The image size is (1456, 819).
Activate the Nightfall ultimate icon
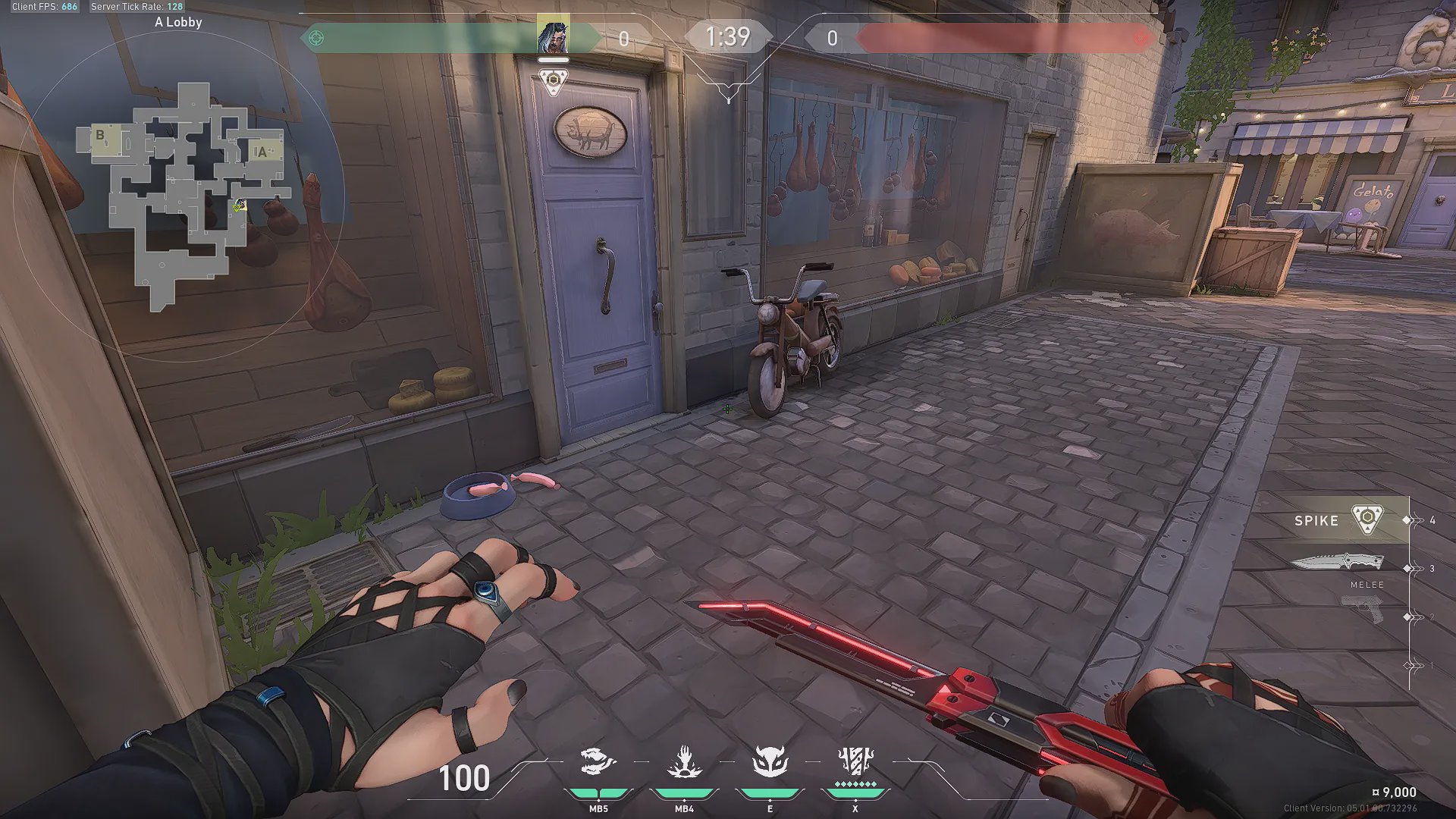pos(855,761)
